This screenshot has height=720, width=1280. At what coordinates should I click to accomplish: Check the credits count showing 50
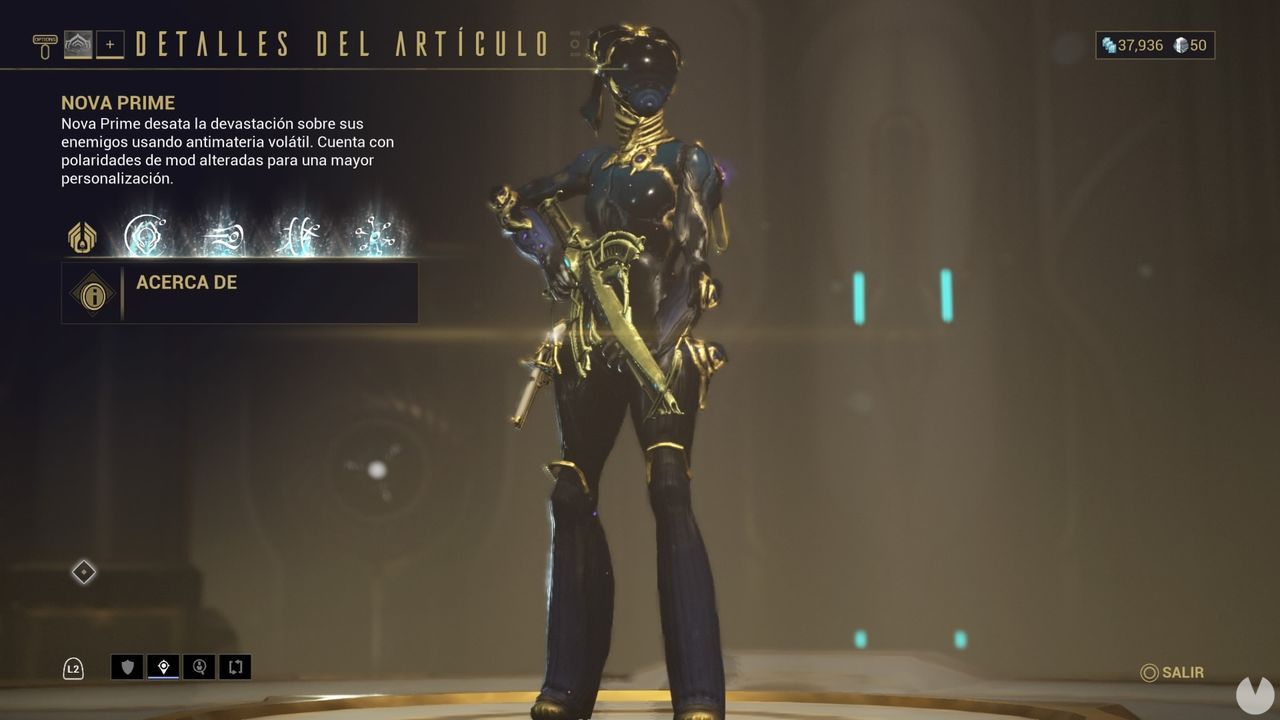1190,45
